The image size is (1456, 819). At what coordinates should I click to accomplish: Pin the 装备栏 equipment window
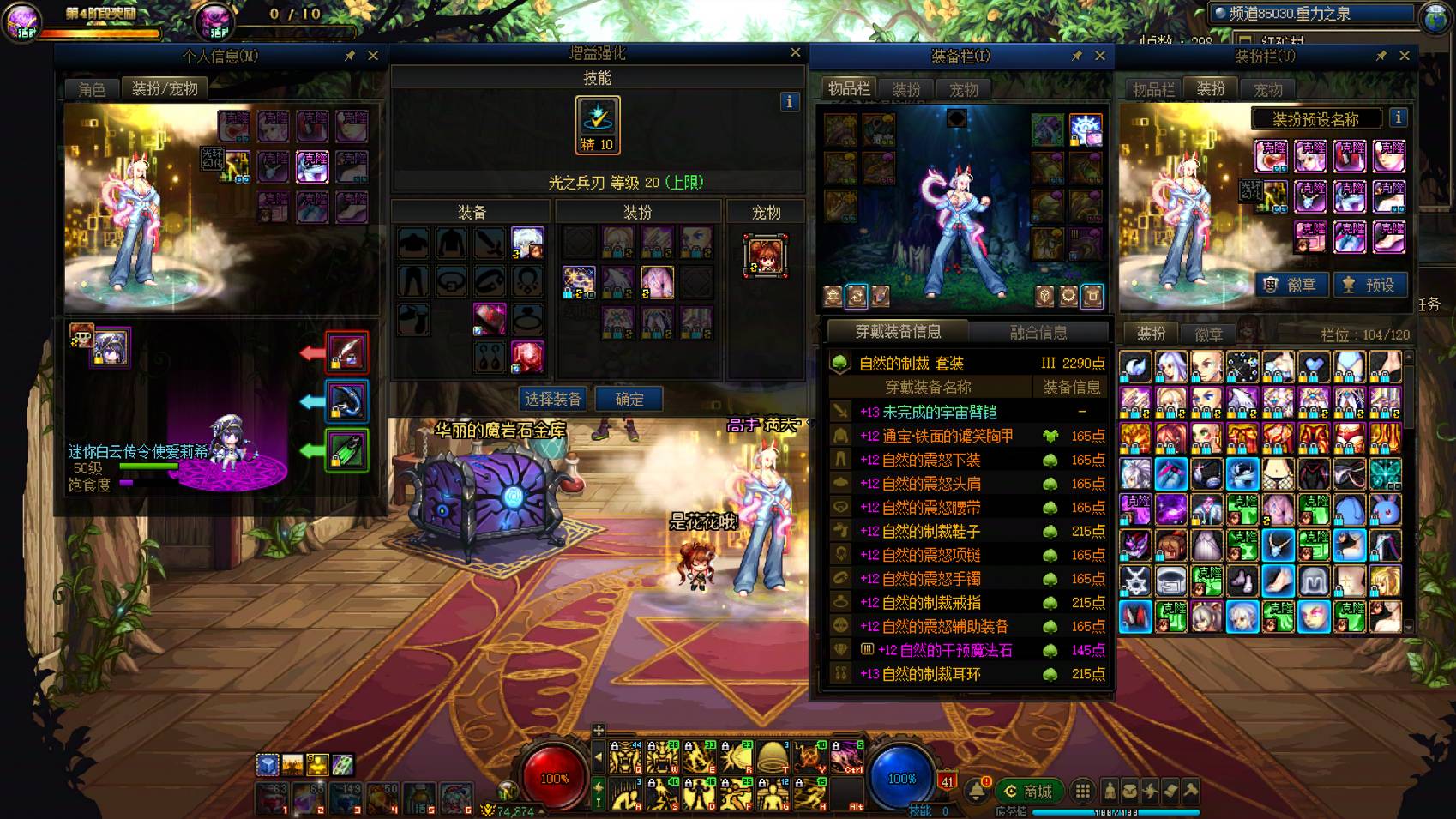coord(1077,56)
